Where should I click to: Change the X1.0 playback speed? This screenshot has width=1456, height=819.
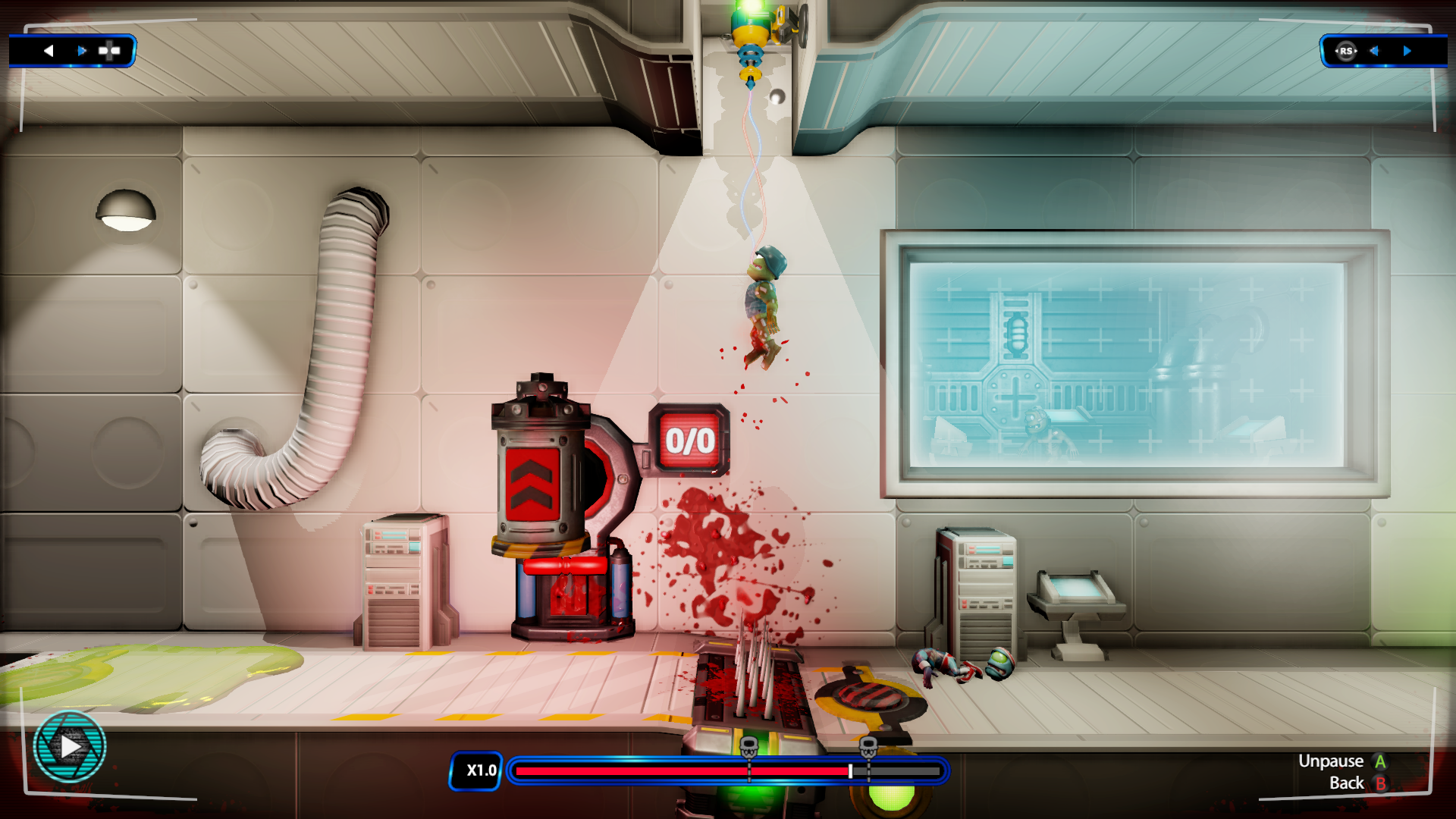(x=476, y=770)
